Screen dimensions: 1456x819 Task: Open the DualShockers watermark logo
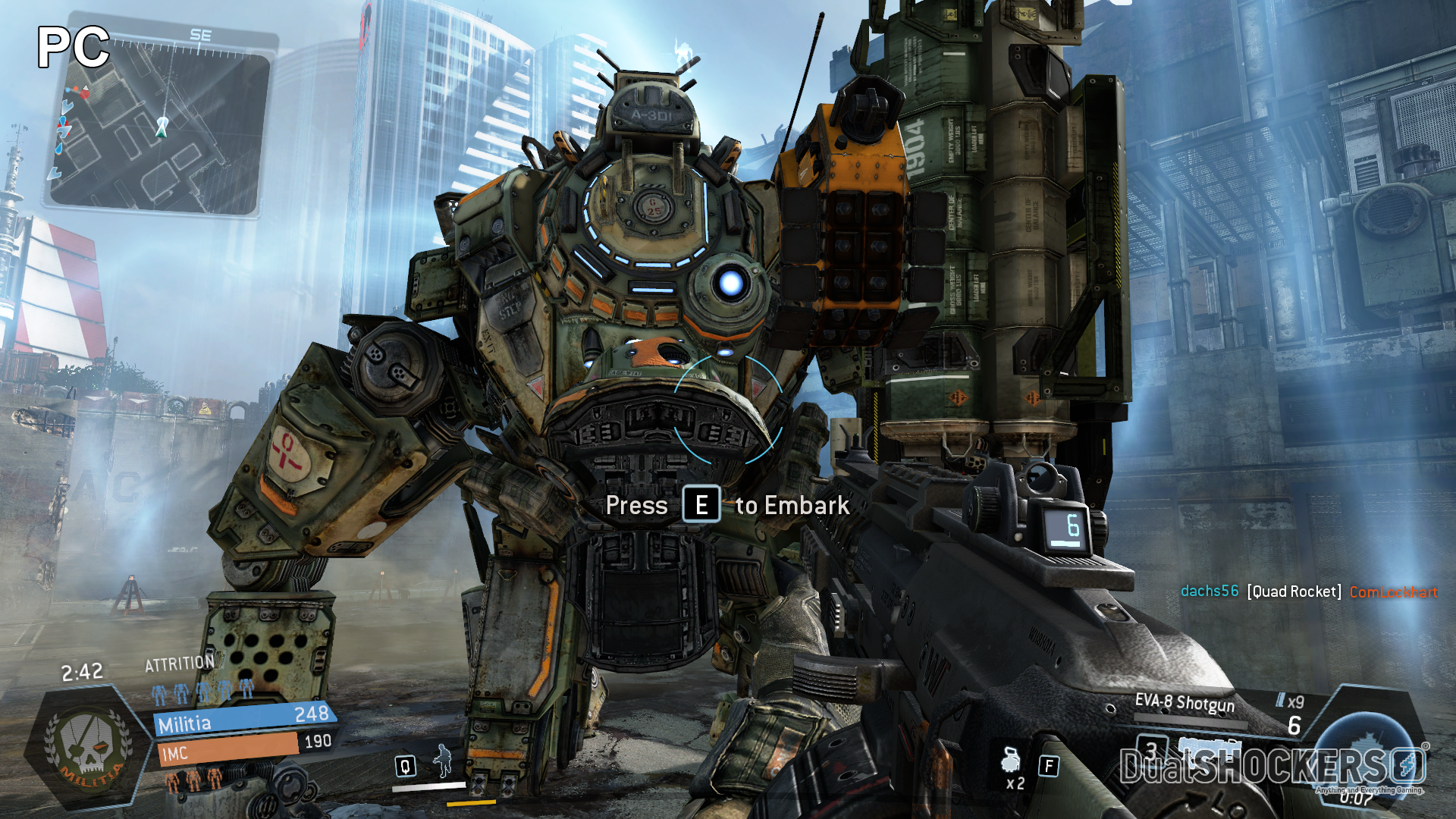point(1272,767)
